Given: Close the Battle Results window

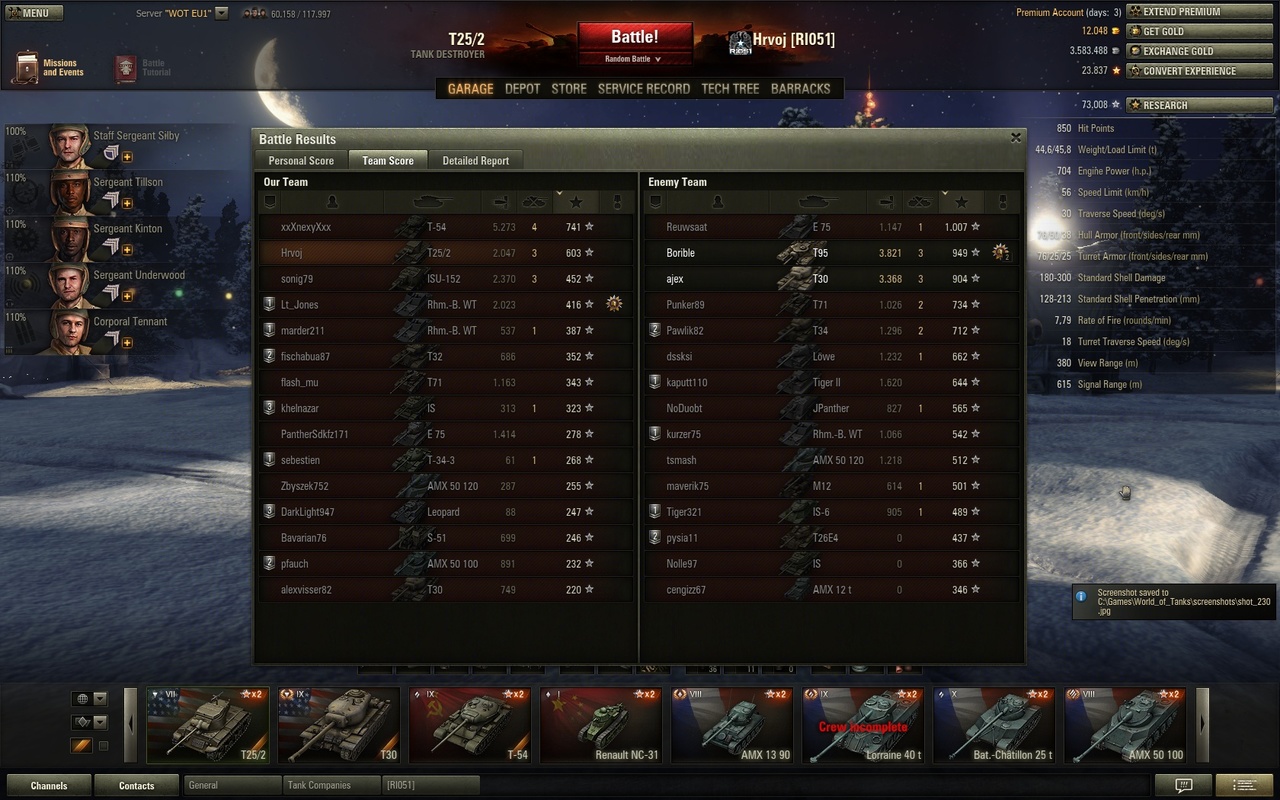Looking at the screenshot, I should (x=1016, y=138).
